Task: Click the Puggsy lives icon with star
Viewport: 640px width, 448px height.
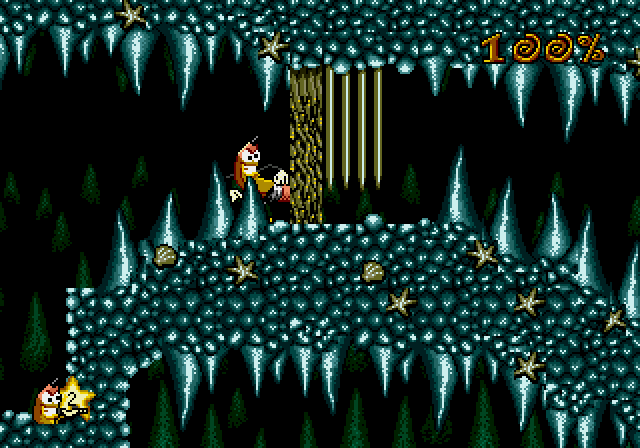Action: 62,402
